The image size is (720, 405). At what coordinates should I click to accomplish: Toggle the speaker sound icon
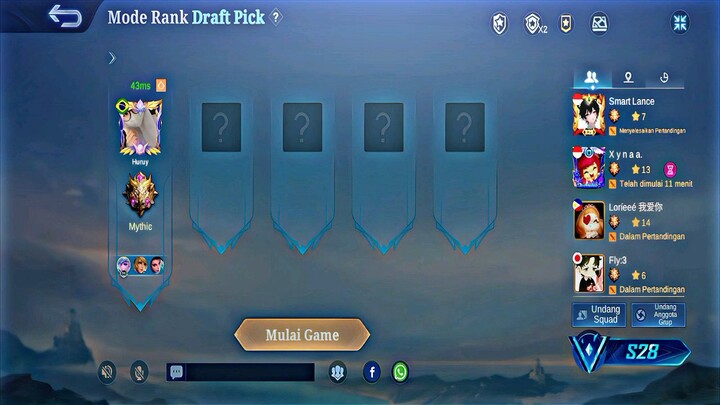[x=107, y=372]
